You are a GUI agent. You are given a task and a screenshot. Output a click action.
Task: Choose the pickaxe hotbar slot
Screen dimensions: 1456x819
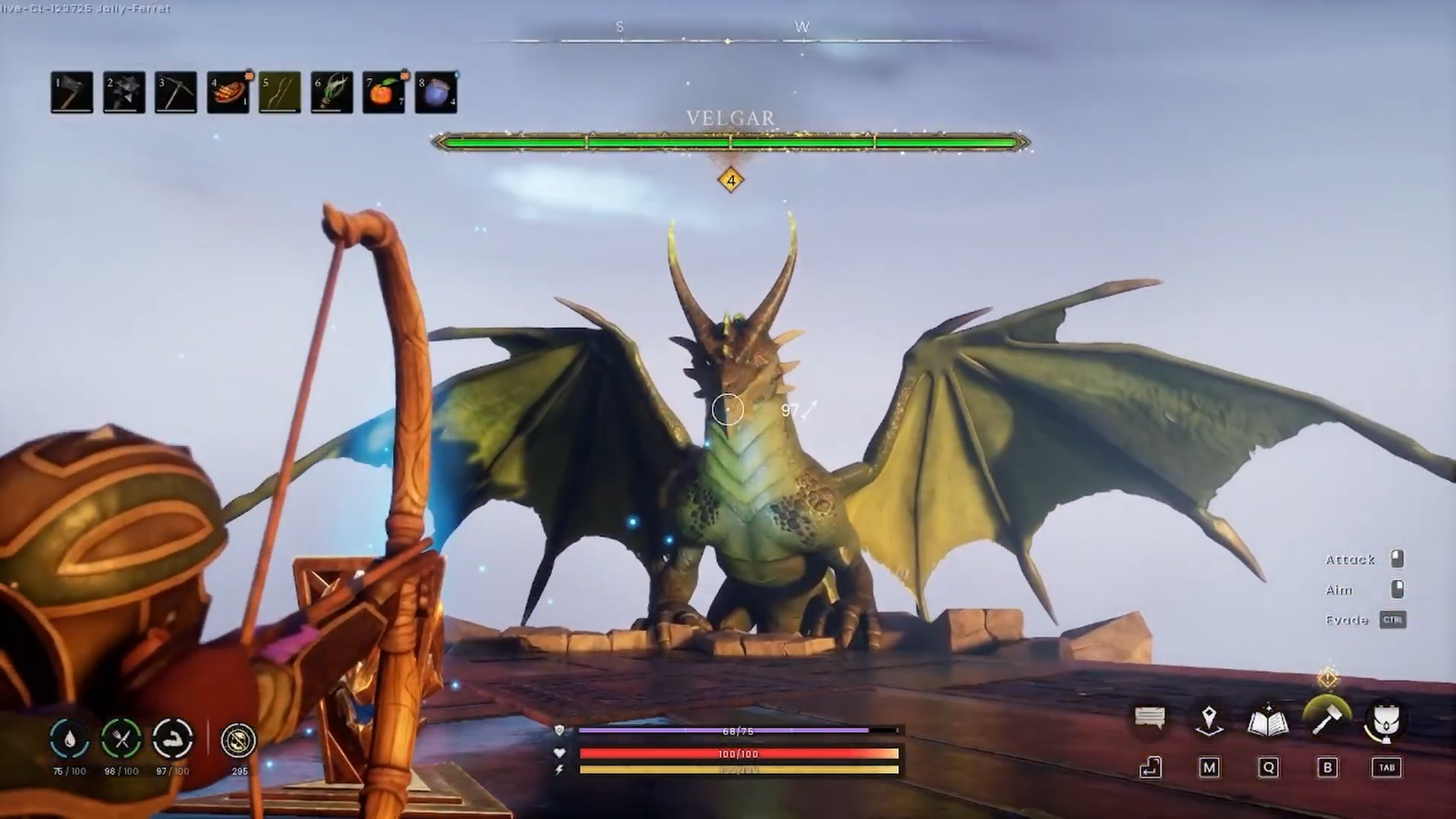click(175, 93)
